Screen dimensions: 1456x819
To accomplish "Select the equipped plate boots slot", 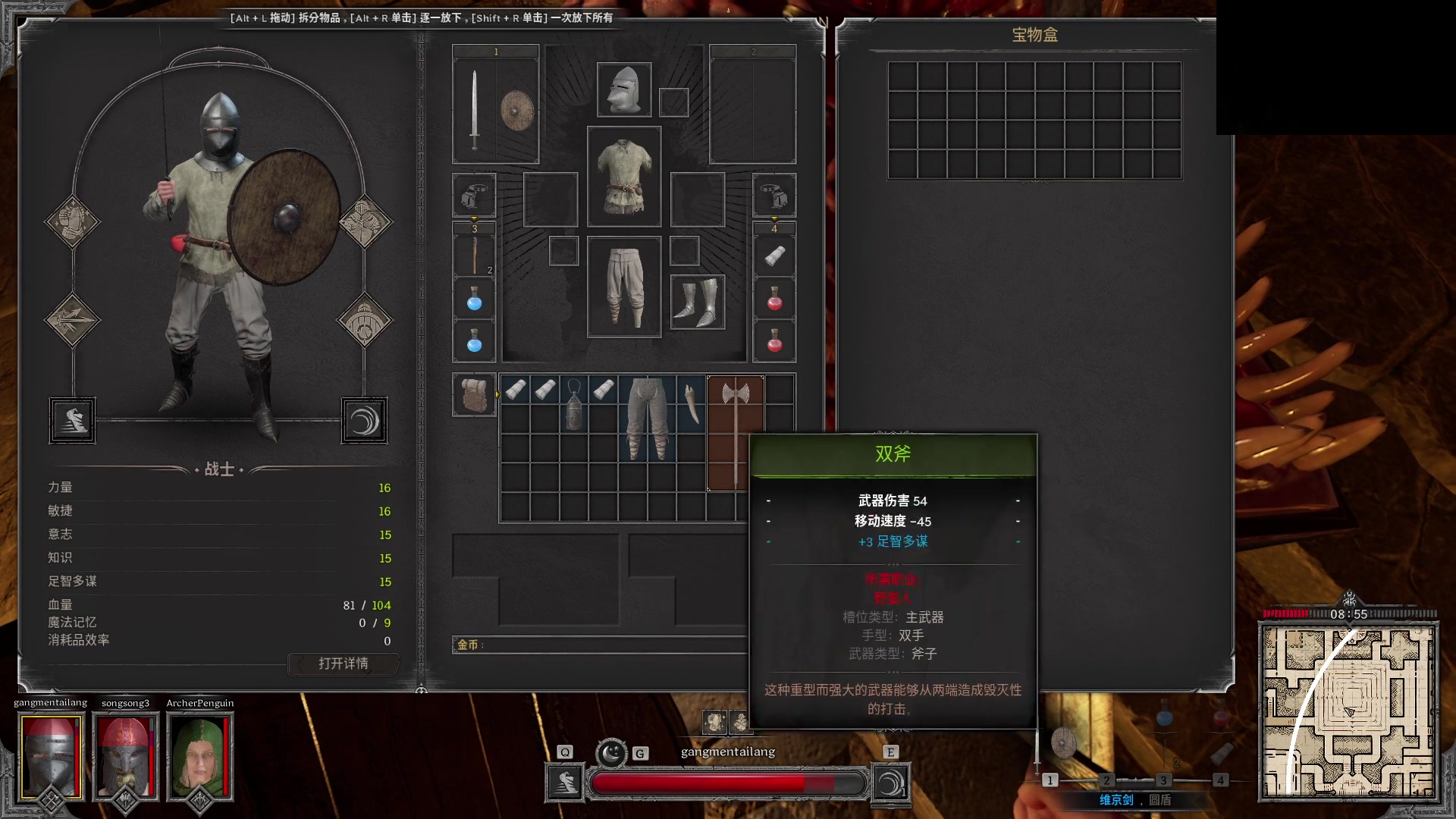I will pos(698,302).
